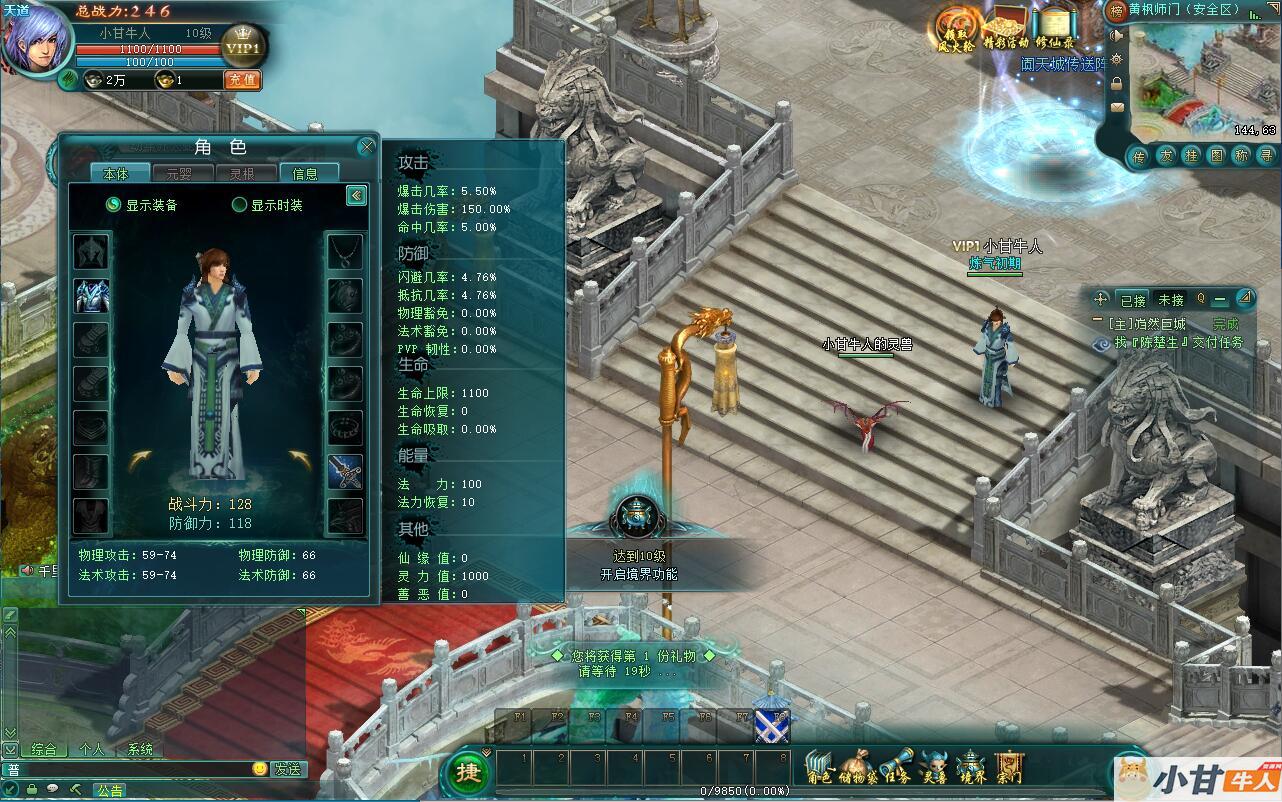The image size is (1282, 802).
Task: Click the 充值 recharge button
Action: click(x=241, y=80)
